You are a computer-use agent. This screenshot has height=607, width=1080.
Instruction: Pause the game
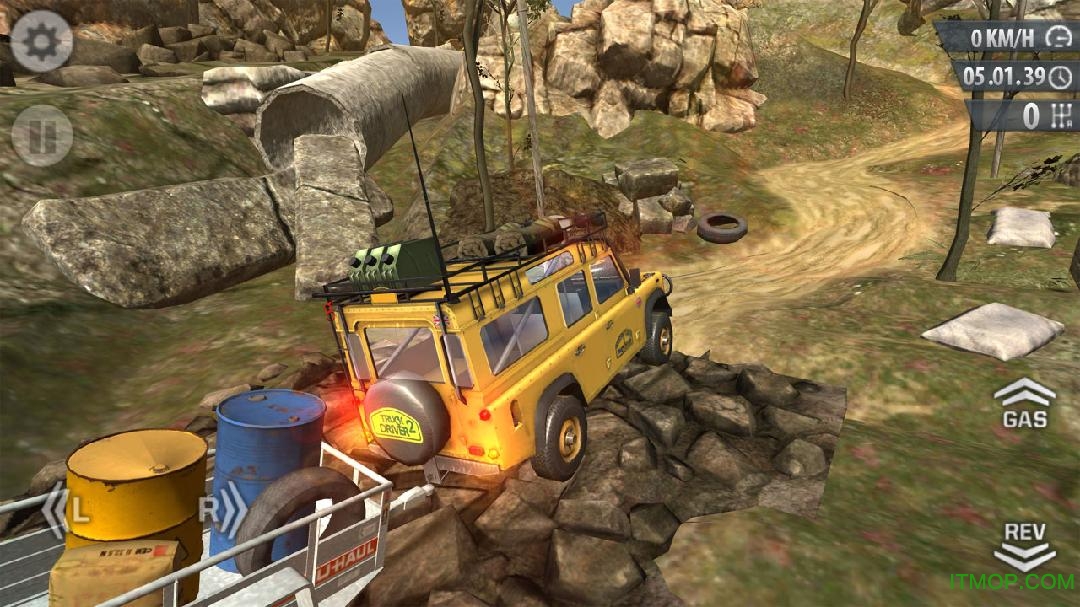(x=42, y=135)
